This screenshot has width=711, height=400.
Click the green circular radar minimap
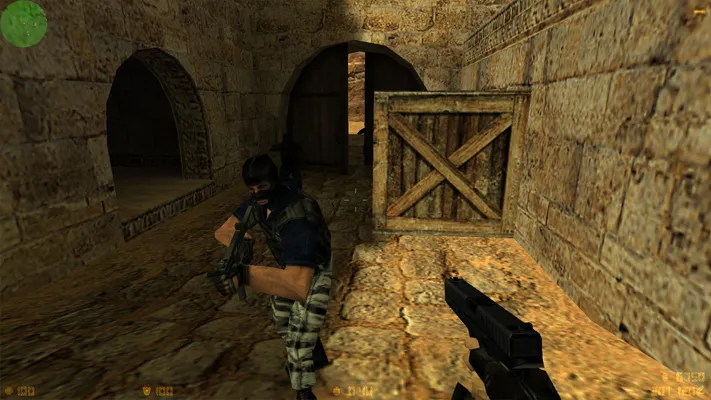(23, 23)
